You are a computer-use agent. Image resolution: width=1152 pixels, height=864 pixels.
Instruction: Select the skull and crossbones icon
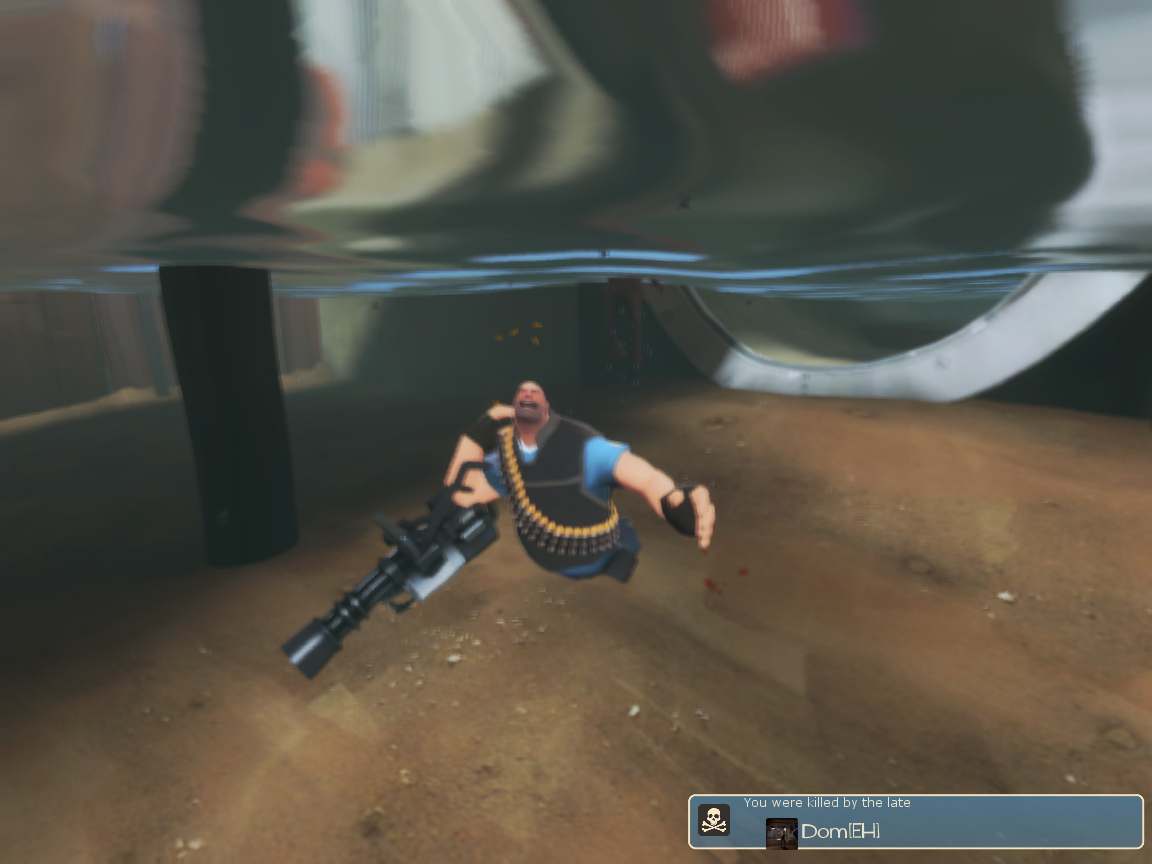point(713,820)
